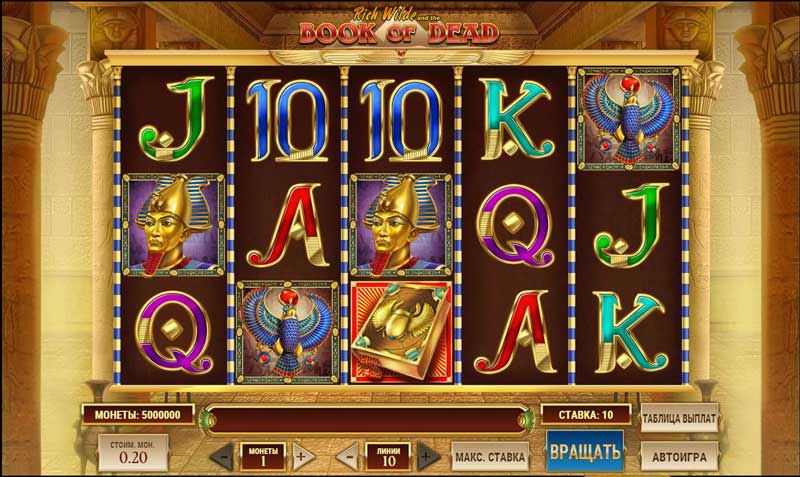
Task: Increase the МОНЕТЫ coin count
Action: [302, 457]
